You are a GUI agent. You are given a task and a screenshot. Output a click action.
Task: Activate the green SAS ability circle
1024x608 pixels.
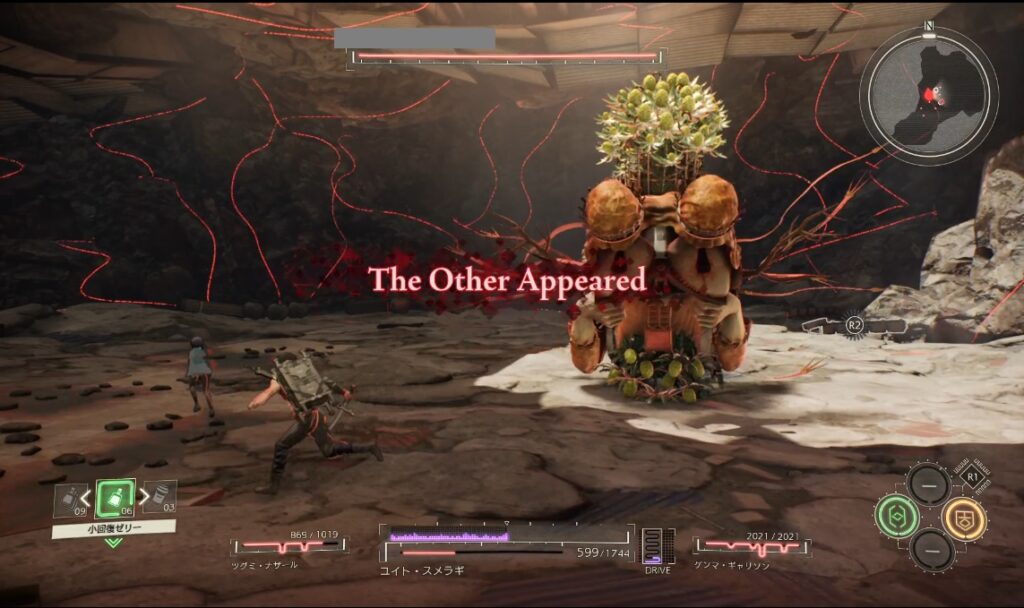pyautogui.click(x=895, y=516)
